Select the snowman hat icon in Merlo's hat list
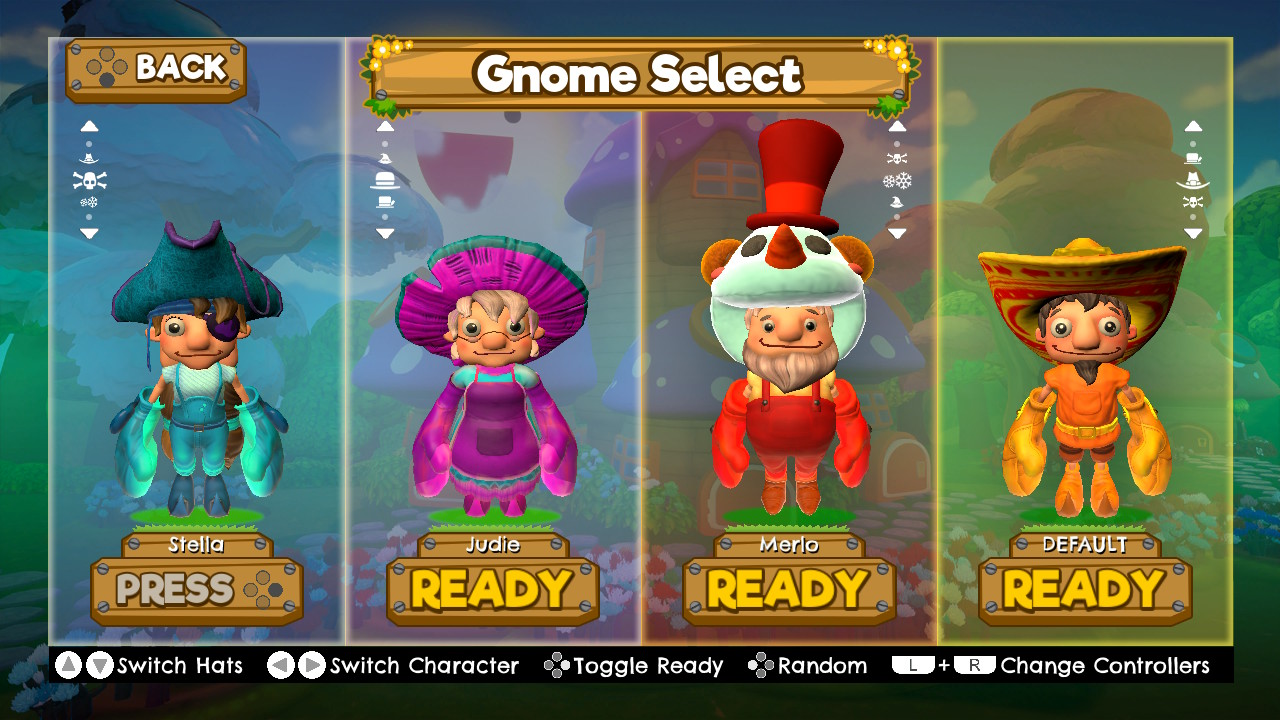The height and width of the screenshot is (720, 1280). [897, 180]
